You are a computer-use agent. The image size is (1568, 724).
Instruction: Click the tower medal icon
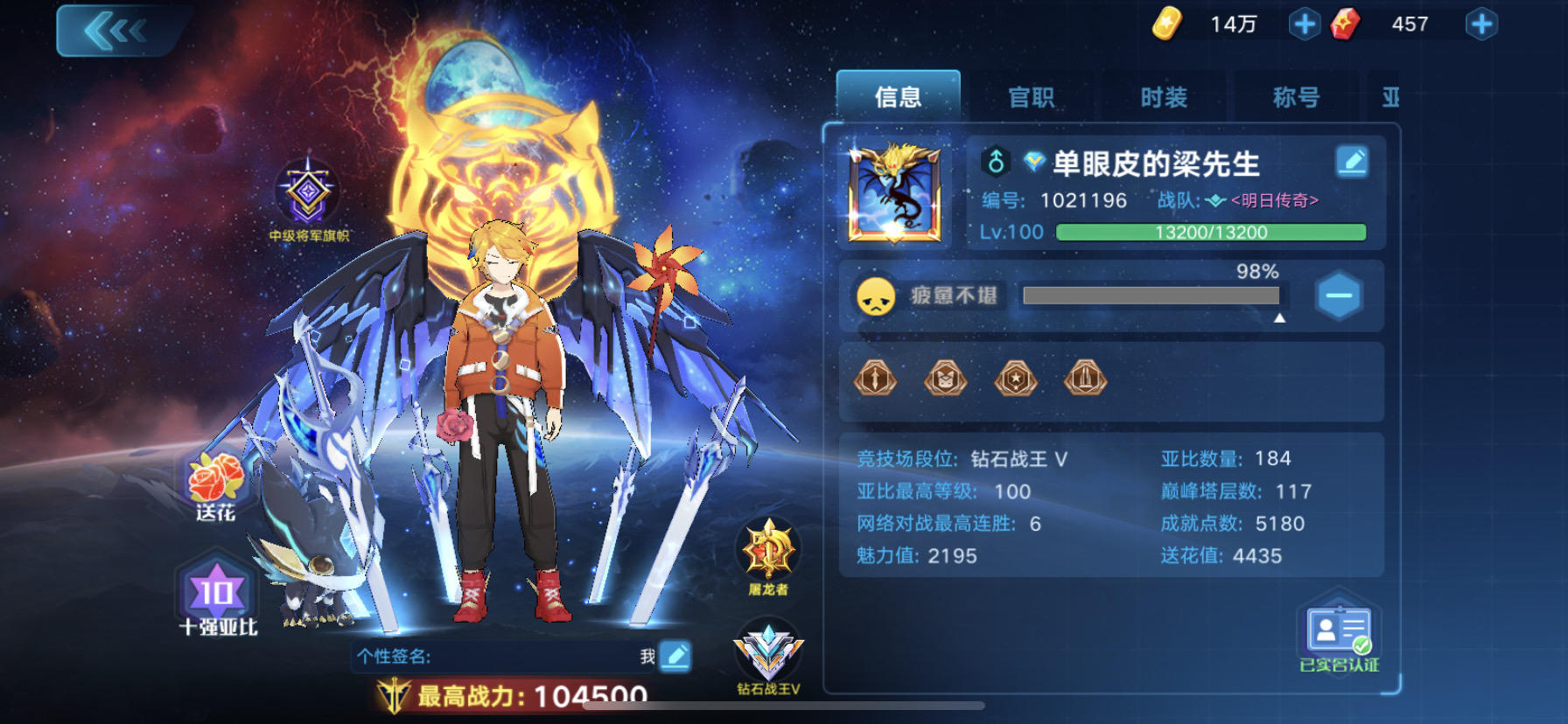(1086, 379)
